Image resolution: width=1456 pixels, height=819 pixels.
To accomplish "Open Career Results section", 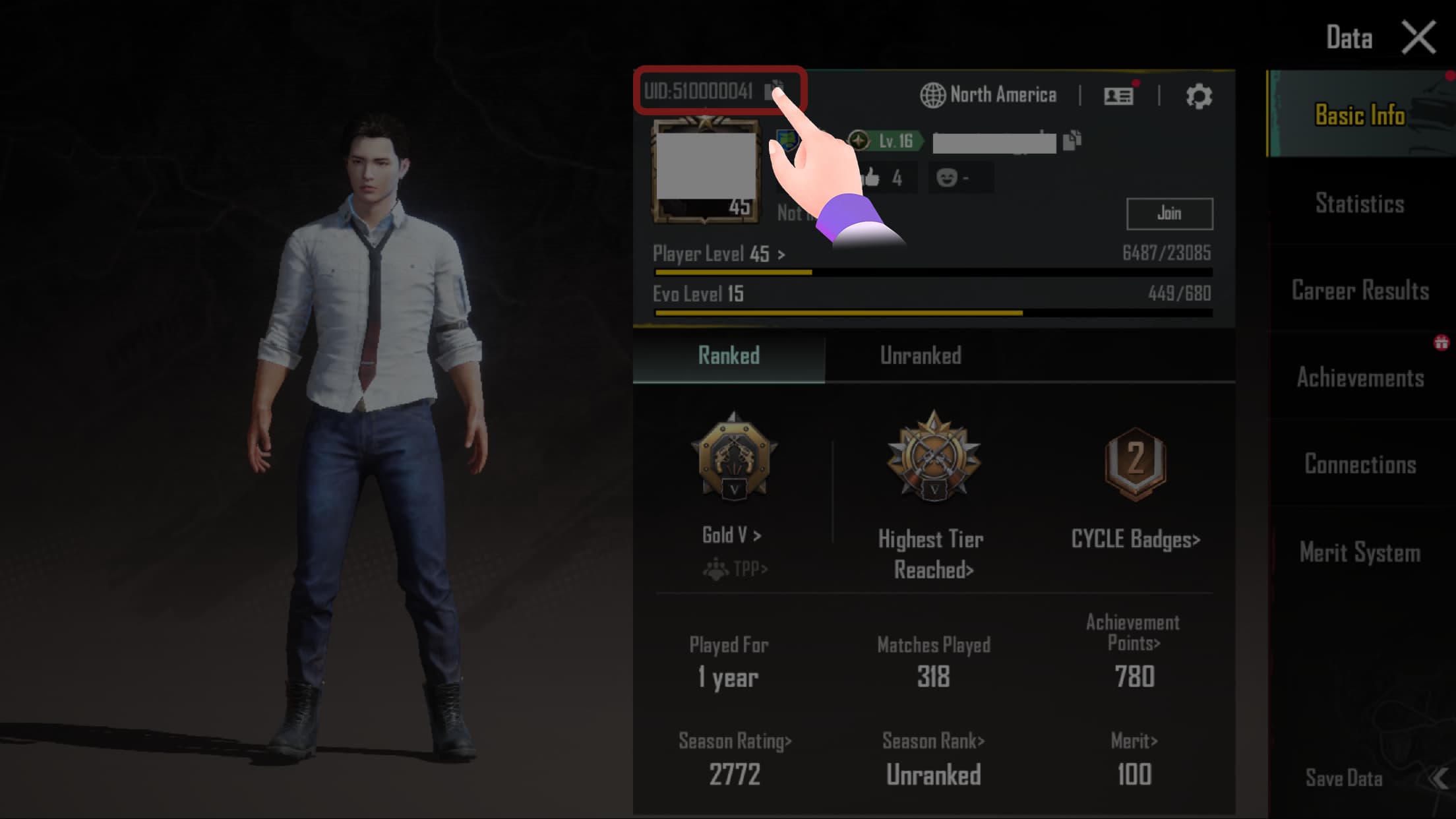I will (1360, 290).
